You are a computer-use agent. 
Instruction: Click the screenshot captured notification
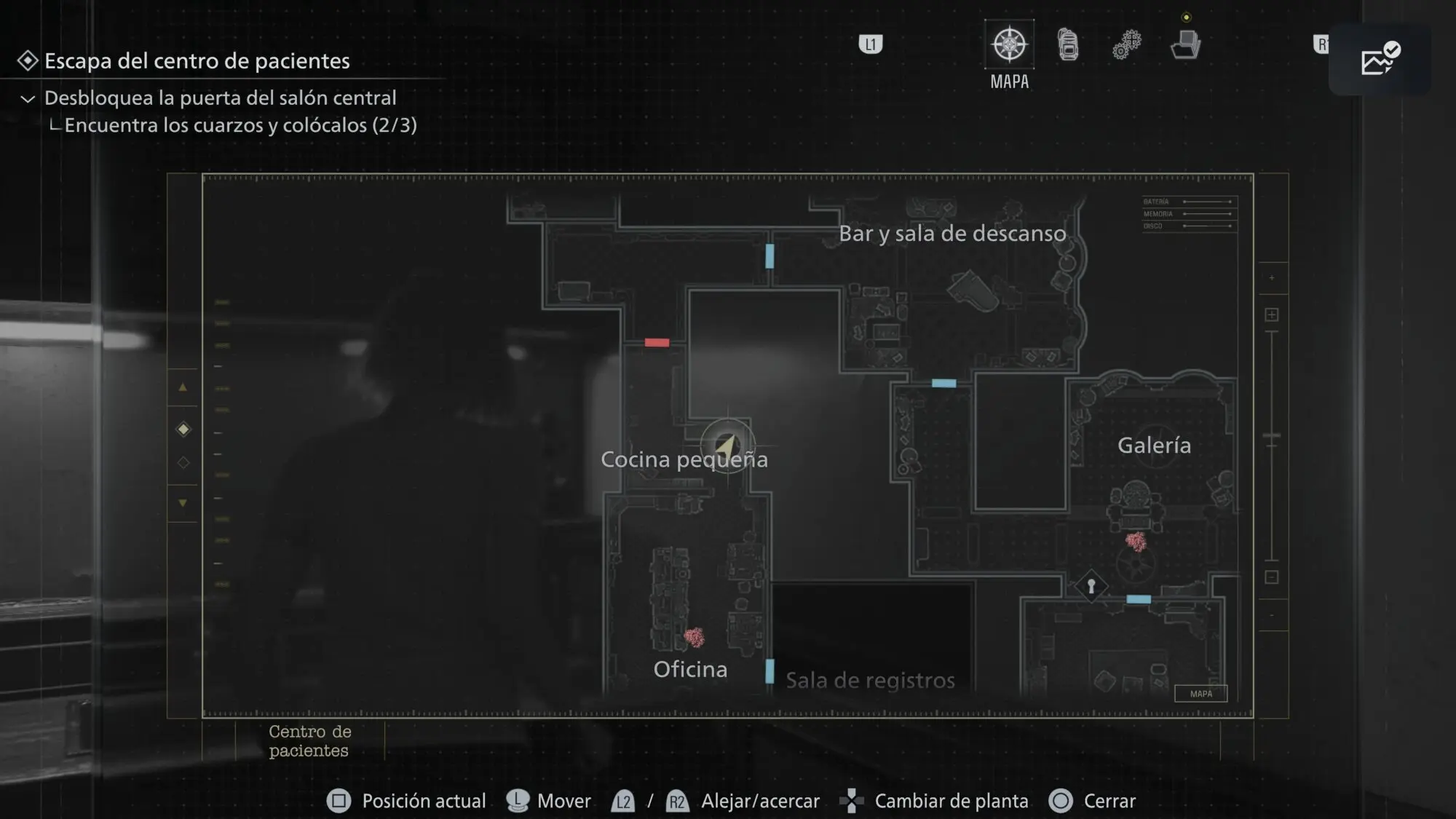(x=1380, y=60)
